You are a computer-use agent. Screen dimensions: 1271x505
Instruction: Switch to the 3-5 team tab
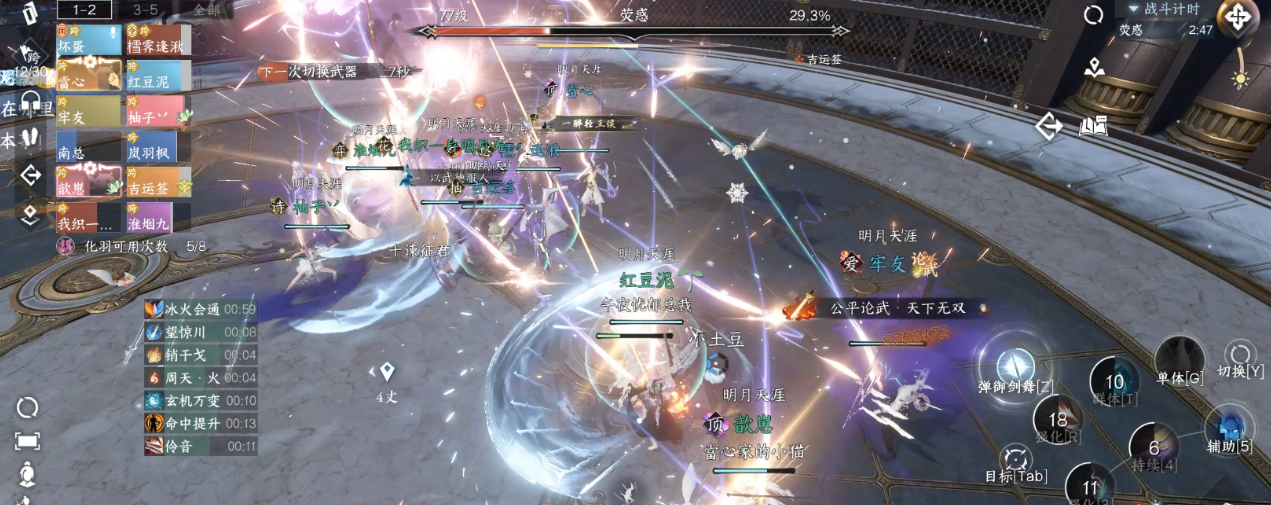click(x=145, y=9)
